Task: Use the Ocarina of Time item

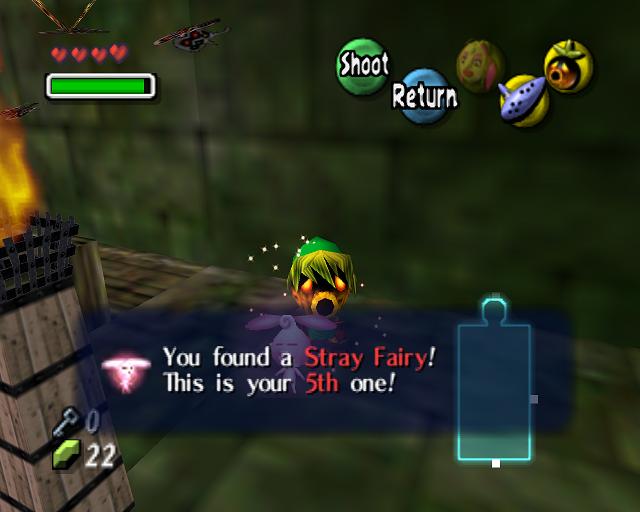Action: pyautogui.click(x=523, y=101)
